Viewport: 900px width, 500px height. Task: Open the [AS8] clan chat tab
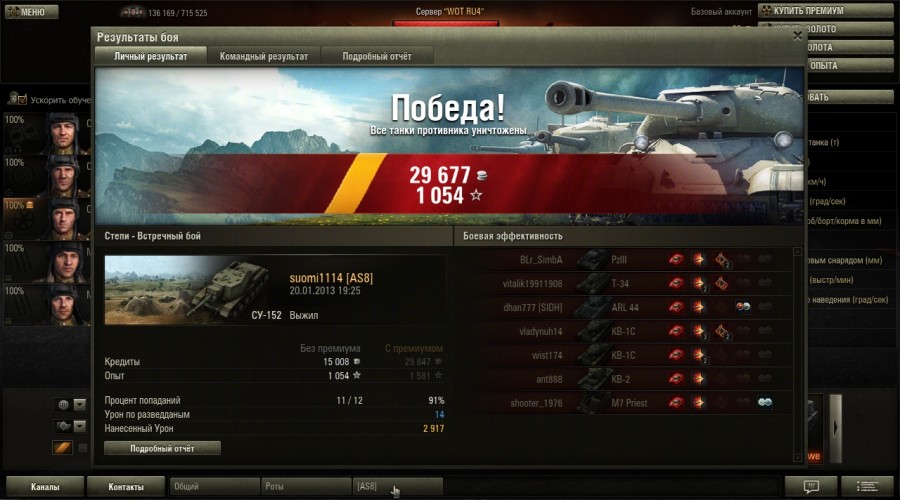tap(396, 487)
